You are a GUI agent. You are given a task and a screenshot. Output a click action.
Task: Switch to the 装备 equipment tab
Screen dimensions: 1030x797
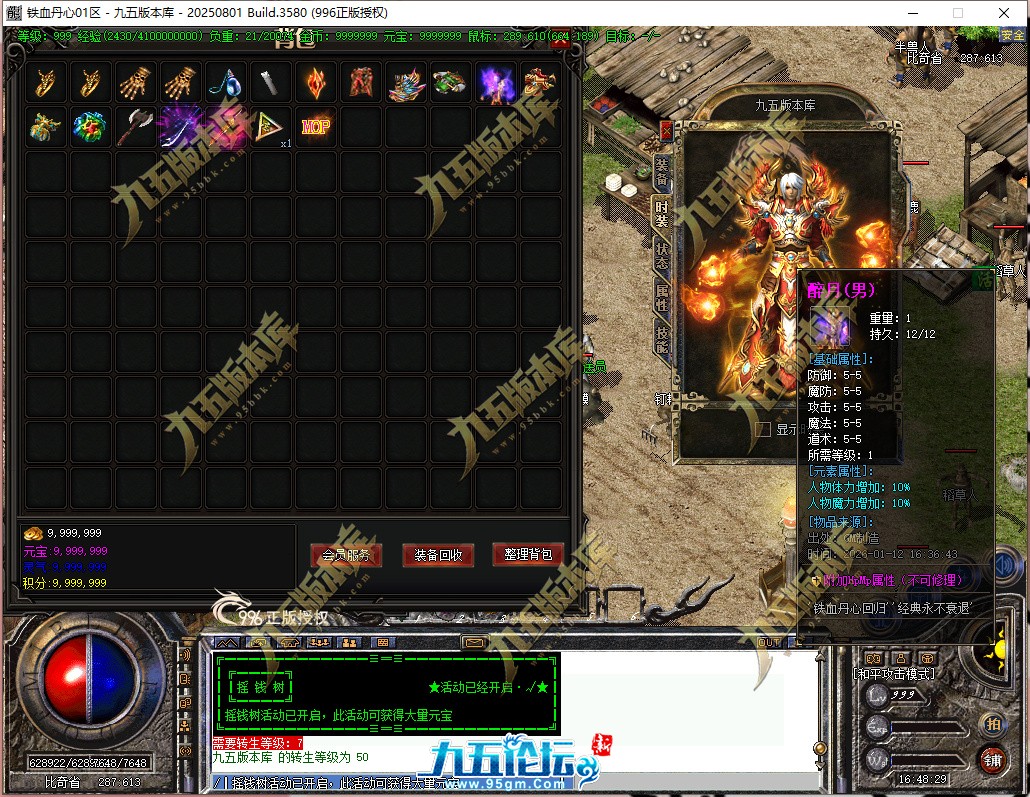point(661,172)
